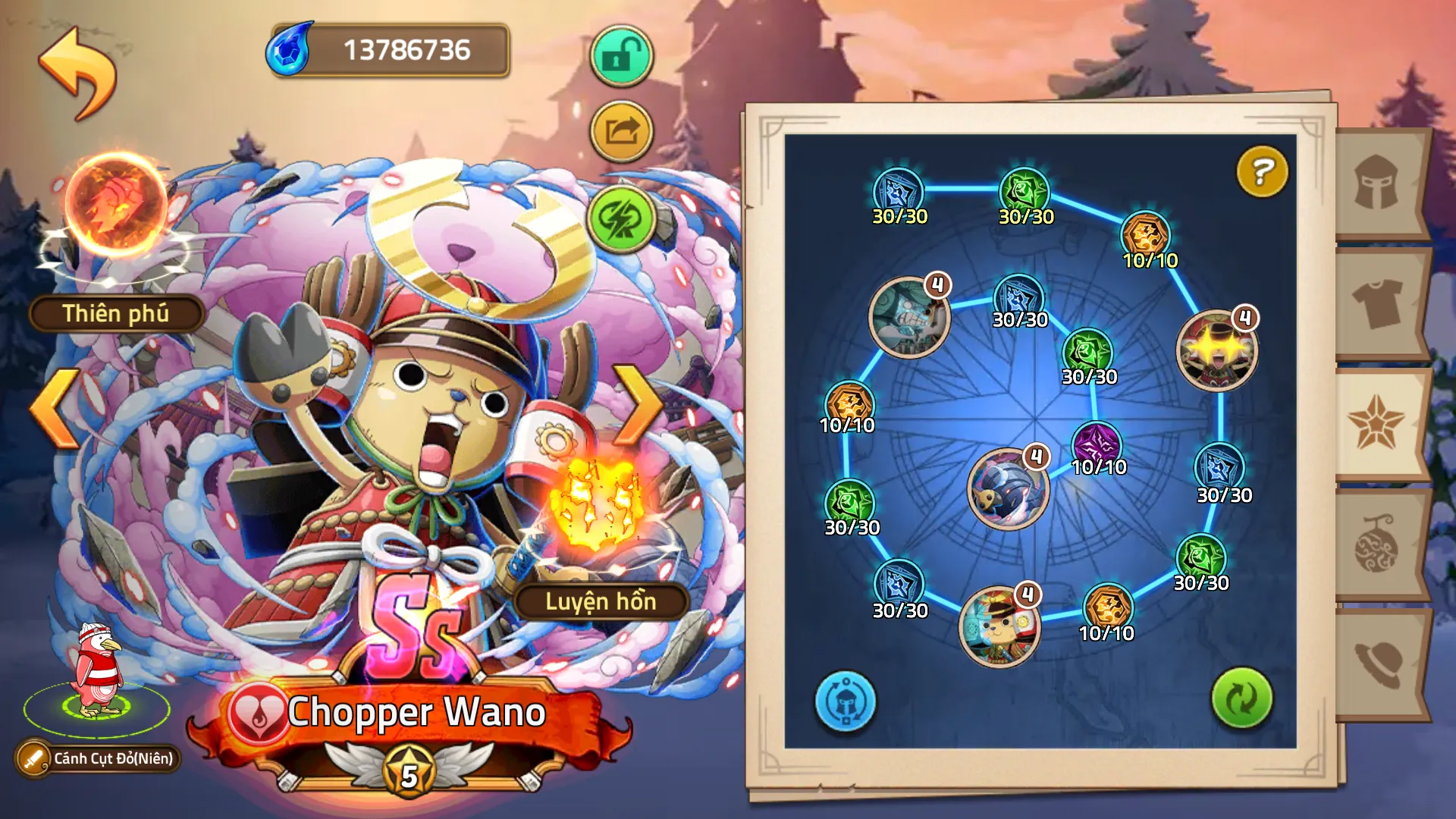
Task: Select the star tab
Action: [1376, 423]
